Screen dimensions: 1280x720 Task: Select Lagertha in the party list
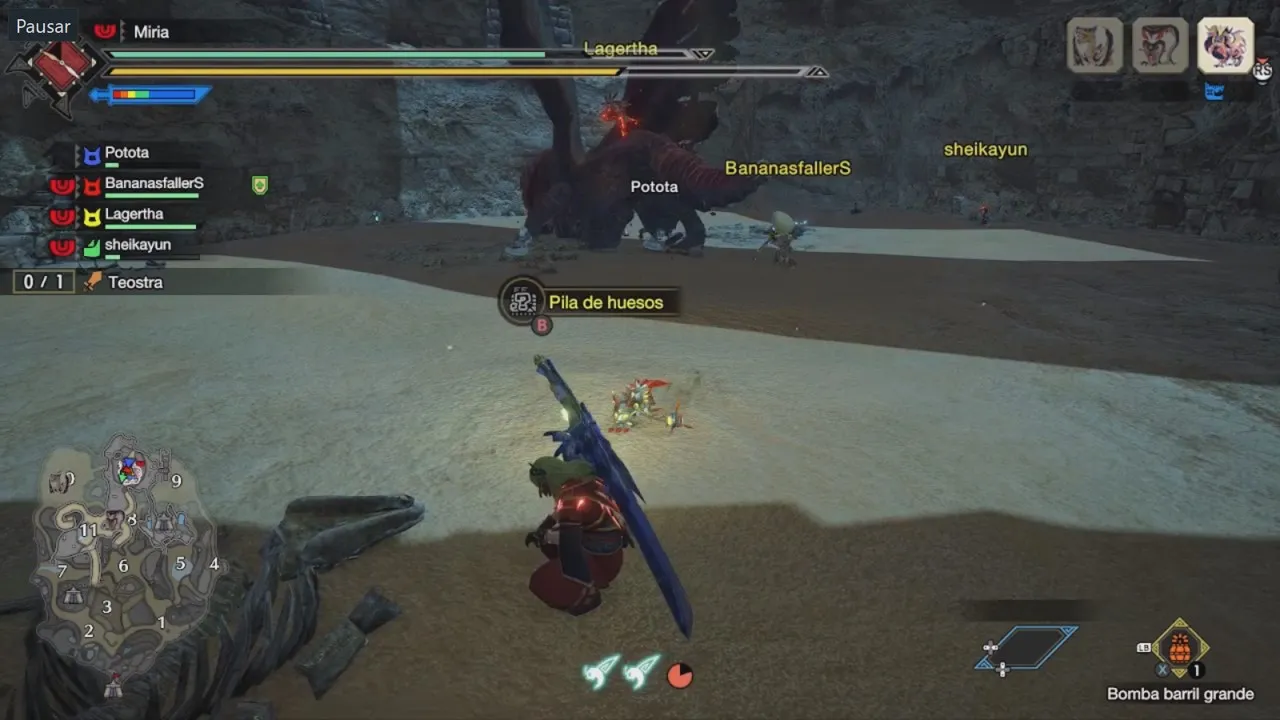[133, 215]
